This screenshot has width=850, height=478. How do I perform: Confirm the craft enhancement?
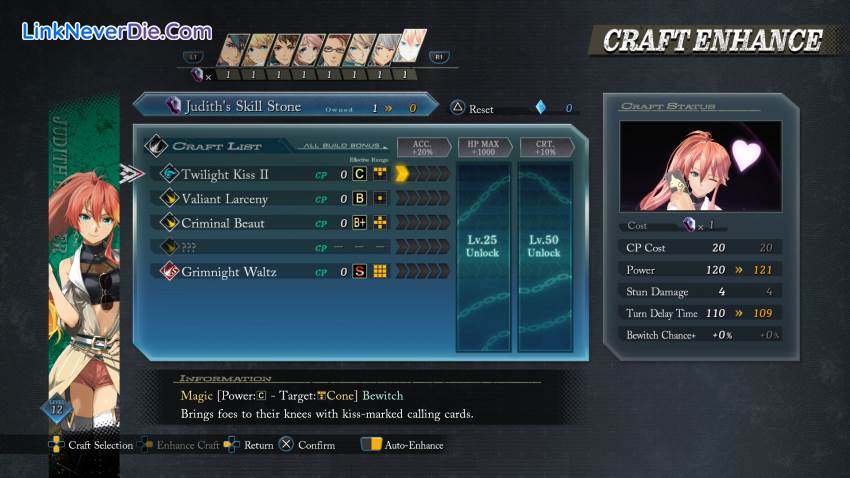[308, 445]
